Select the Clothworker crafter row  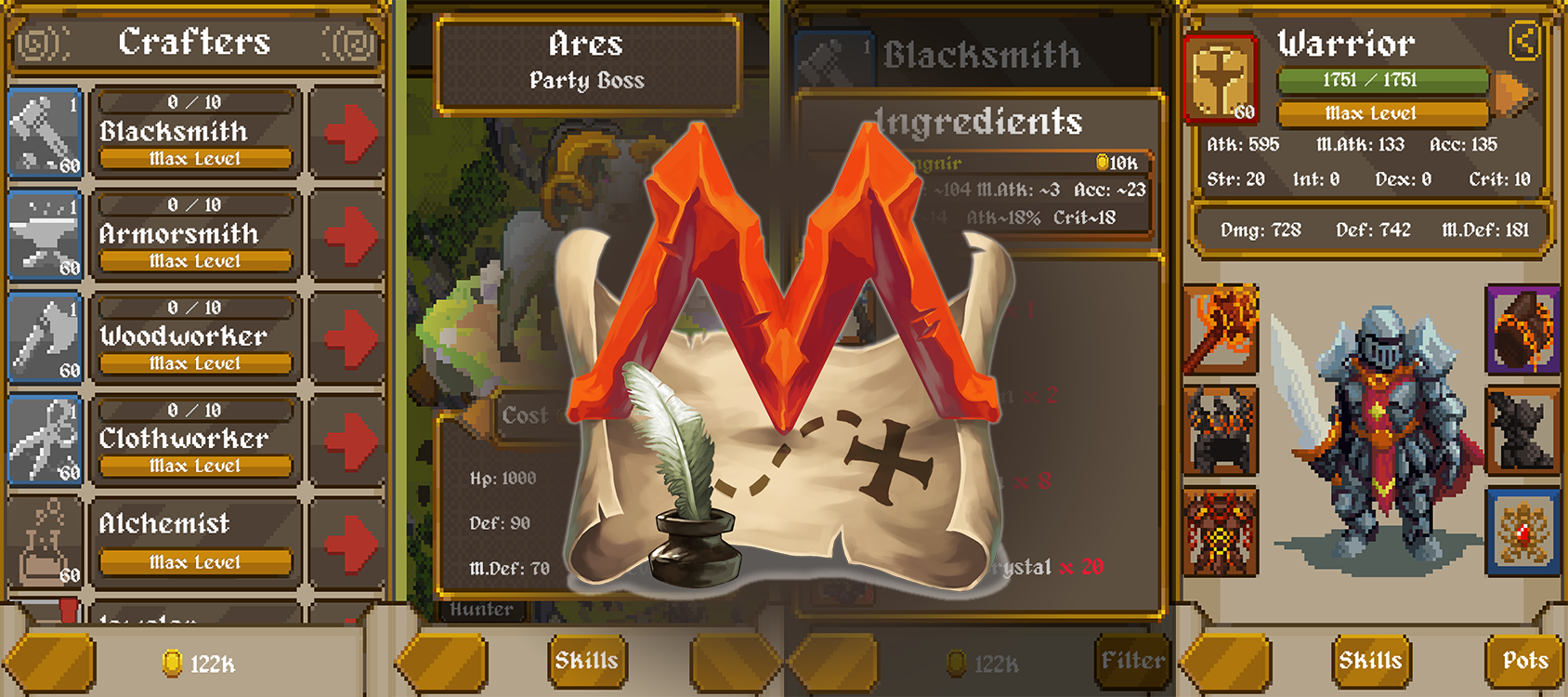tap(195, 439)
